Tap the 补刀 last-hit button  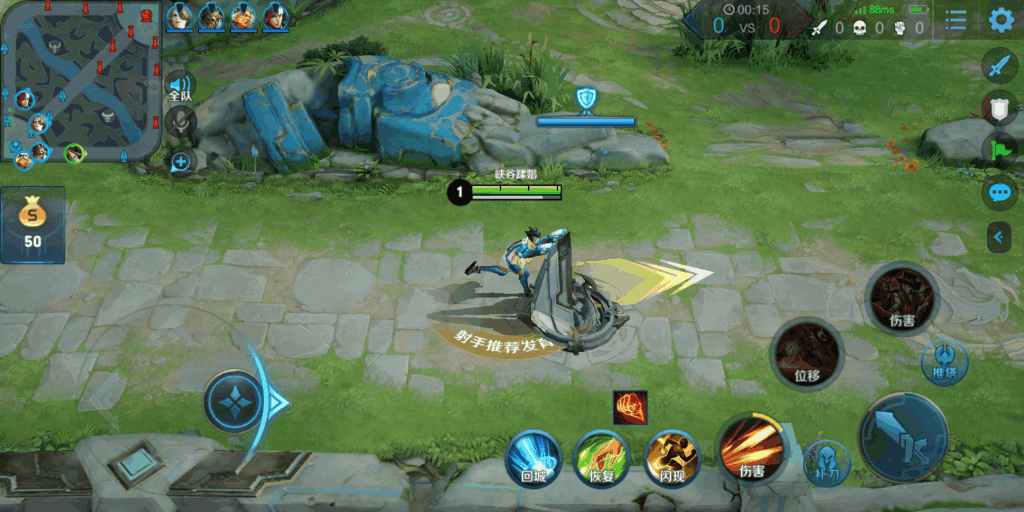827,462
